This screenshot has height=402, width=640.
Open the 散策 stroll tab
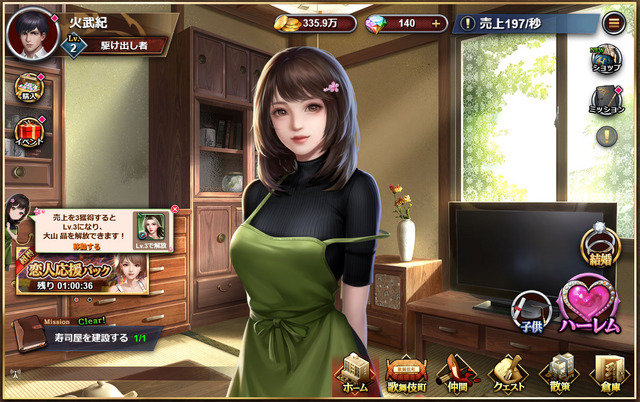(x=559, y=377)
